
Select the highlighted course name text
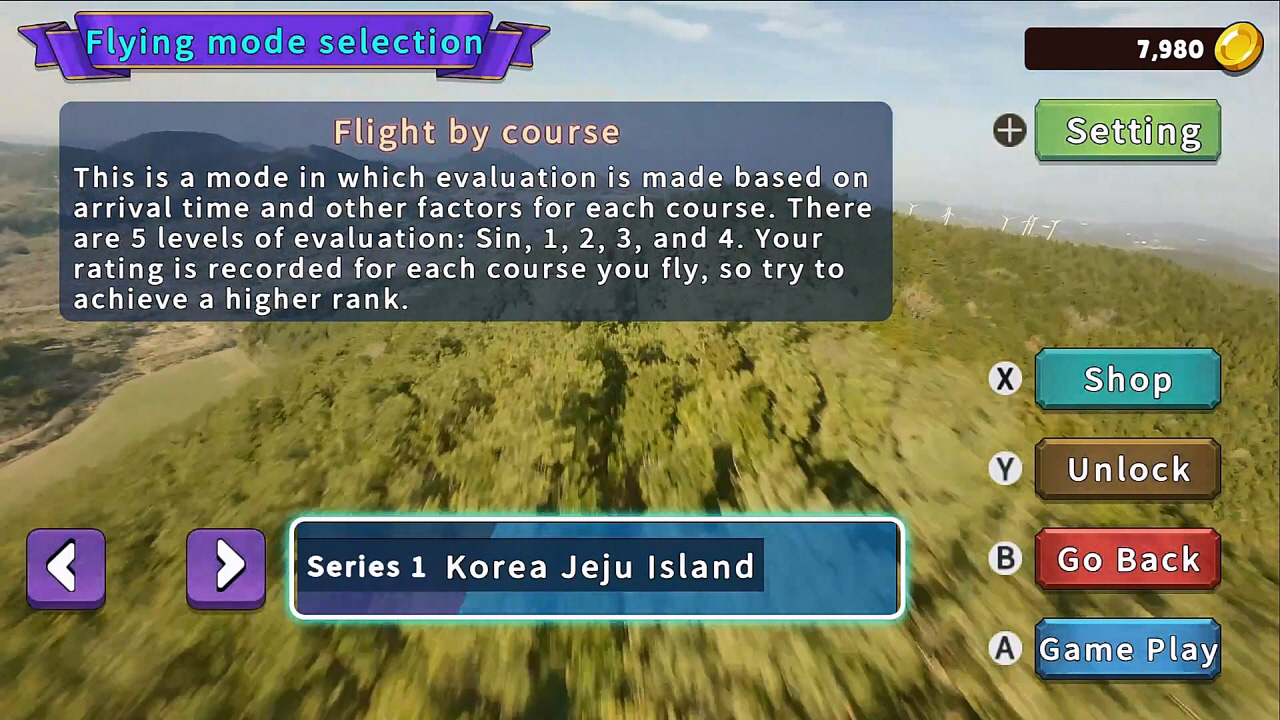pos(530,567)
